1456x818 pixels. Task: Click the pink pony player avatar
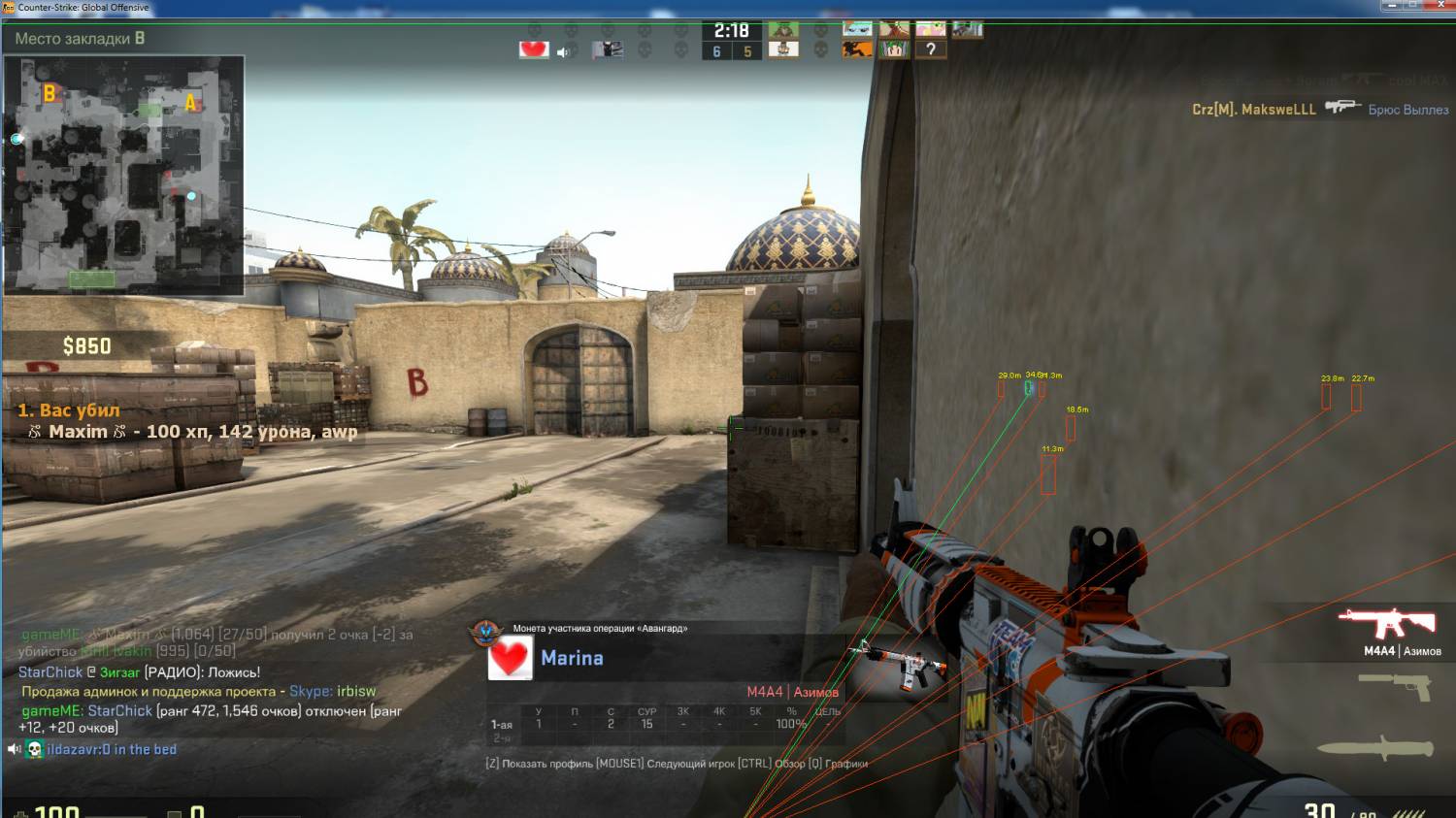click(930, 29)
